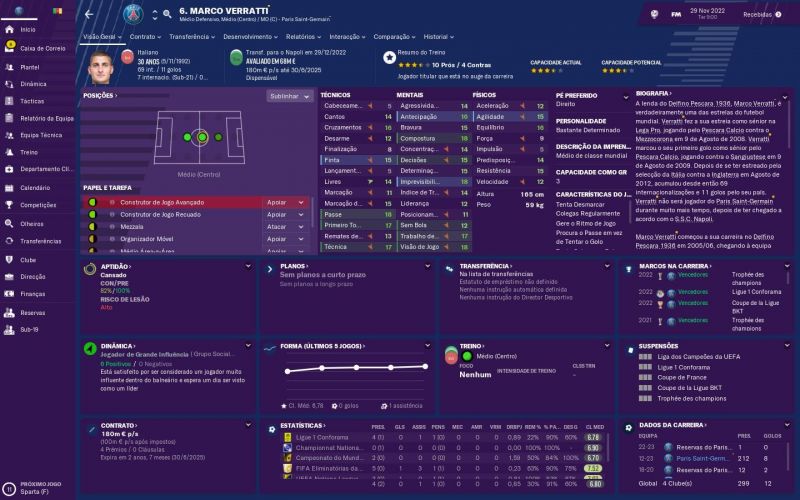Open Caixa de Correio inbox
Screen dimensions: 800x500
(x=42, y=48)
